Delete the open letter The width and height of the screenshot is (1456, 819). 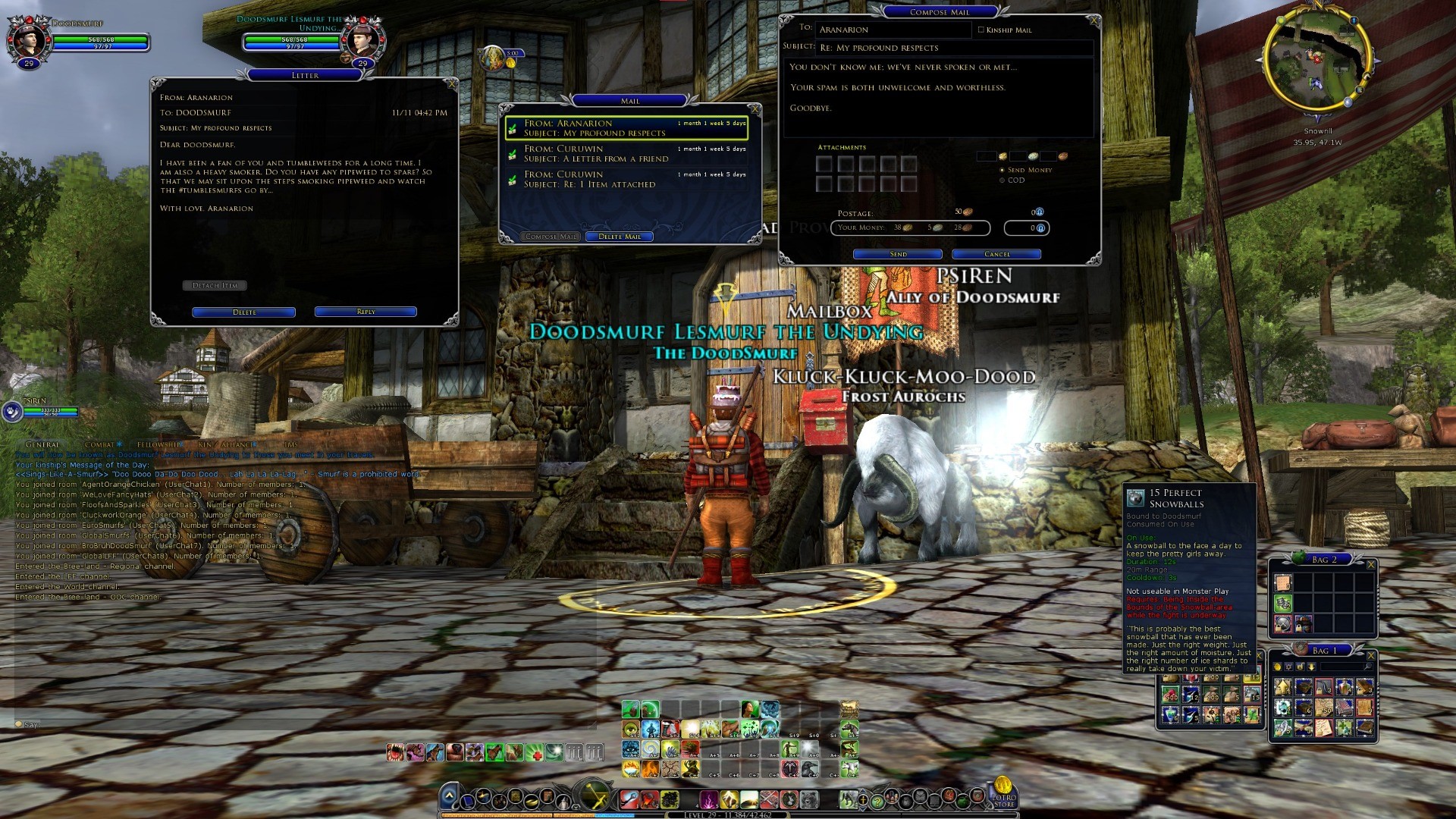point(243,312)
